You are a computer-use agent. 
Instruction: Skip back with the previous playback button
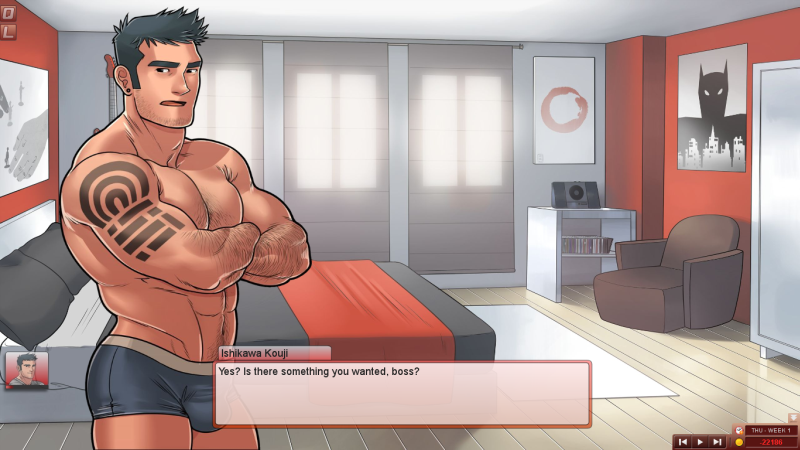pyautogui.click(x=682, y=441)
